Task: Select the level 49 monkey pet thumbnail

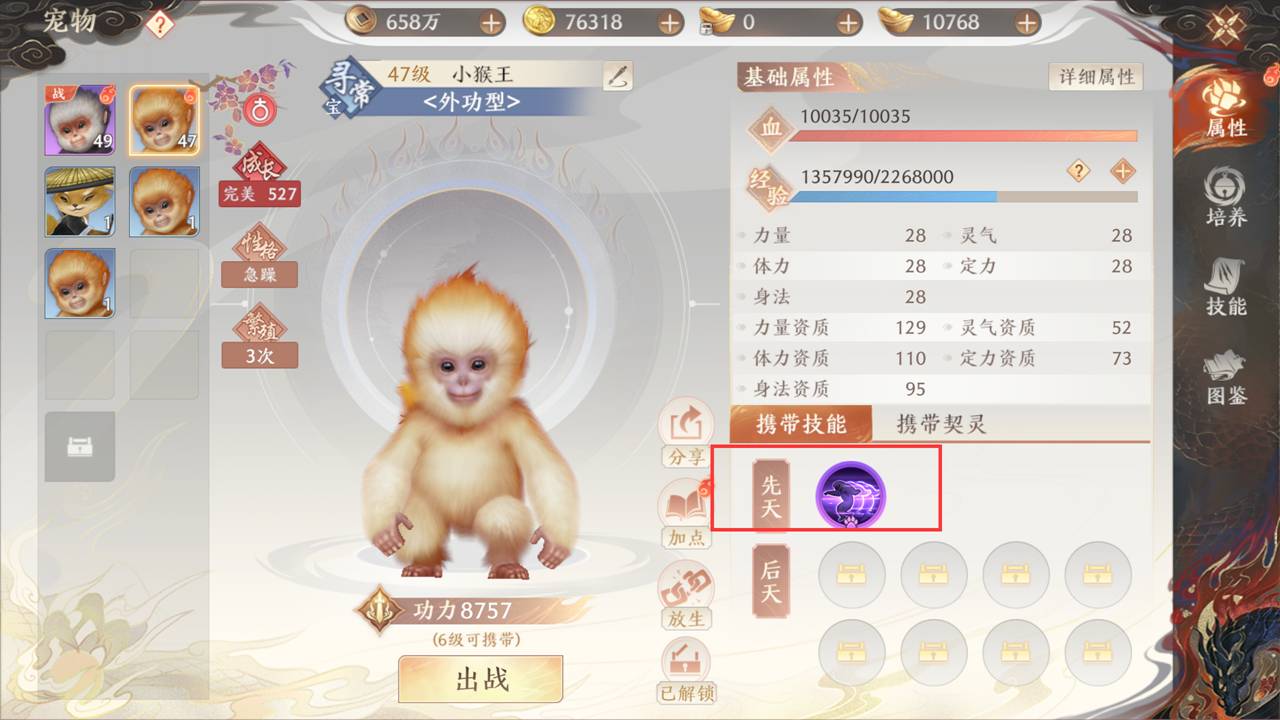Action: 79,120
